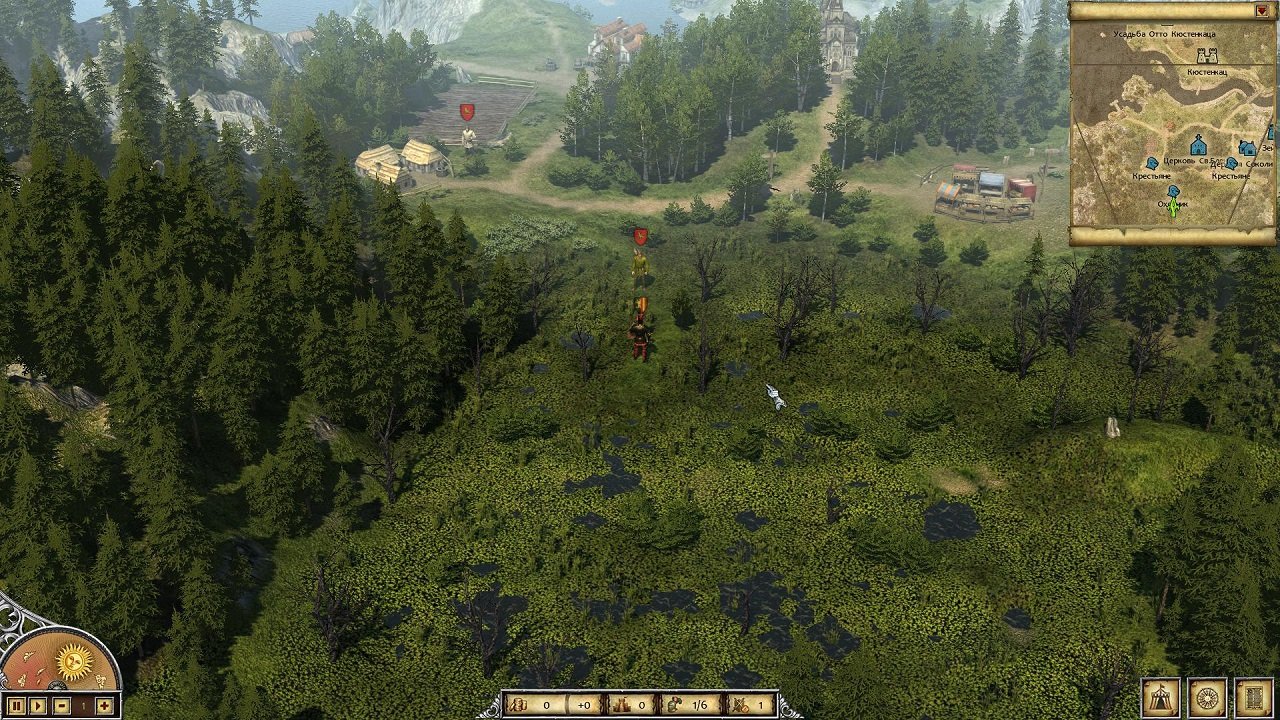Click the sun on the day-night dial
1280x720 pixels.
75,660
